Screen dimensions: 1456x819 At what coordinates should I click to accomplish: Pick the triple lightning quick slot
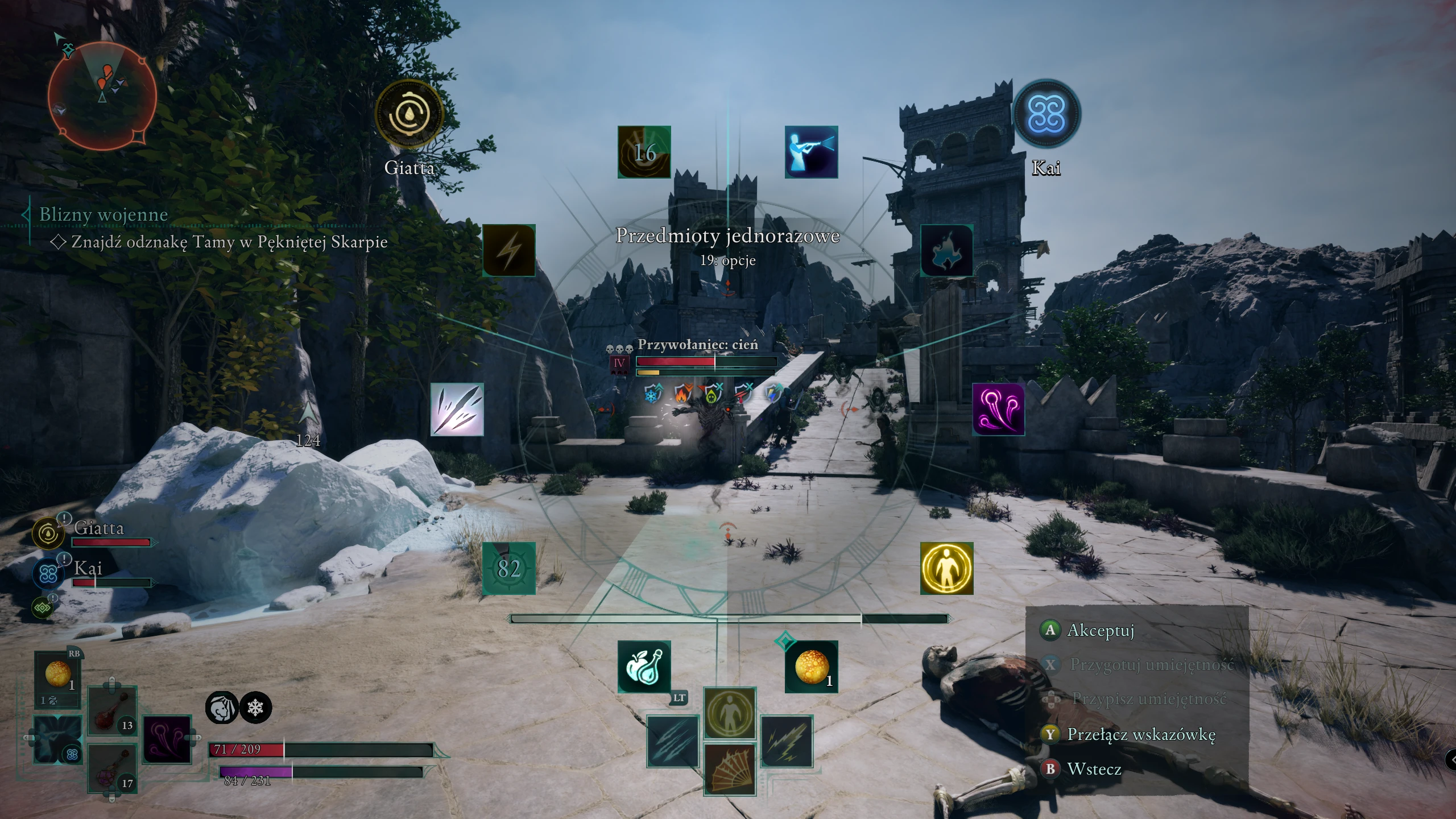tap(787, 742)
